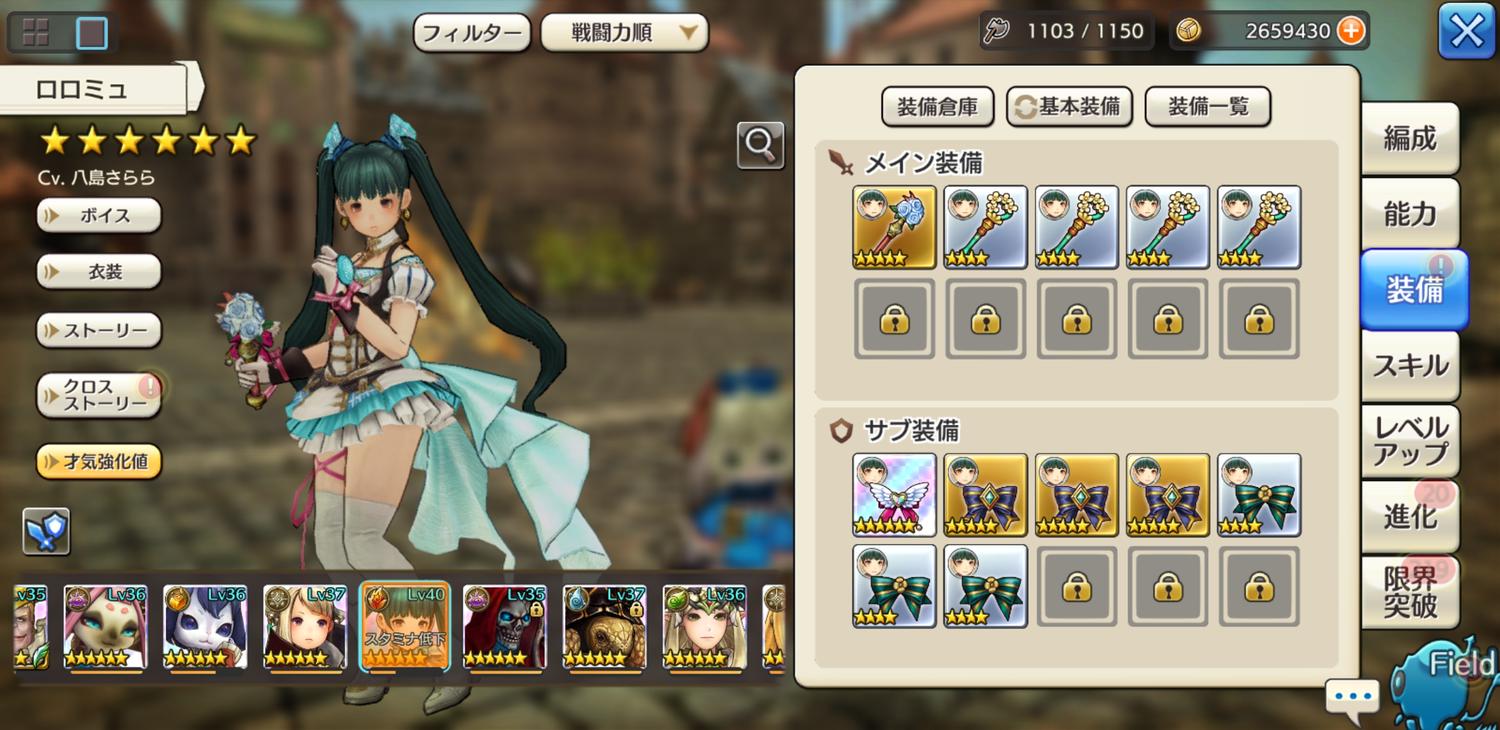Image resolution: width=1500 pixels, height=730 pixels.
Task: View the クロスストーリー cross story
Action: [99, 395]
